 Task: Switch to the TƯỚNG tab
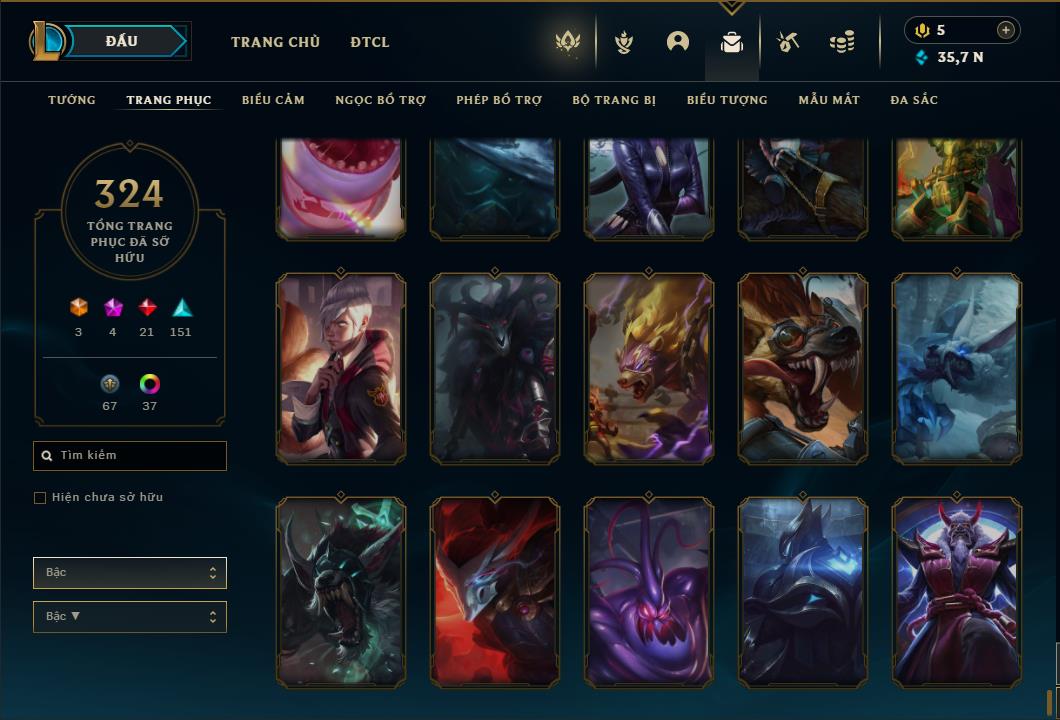pyautogui.click(x=72, y=100)
